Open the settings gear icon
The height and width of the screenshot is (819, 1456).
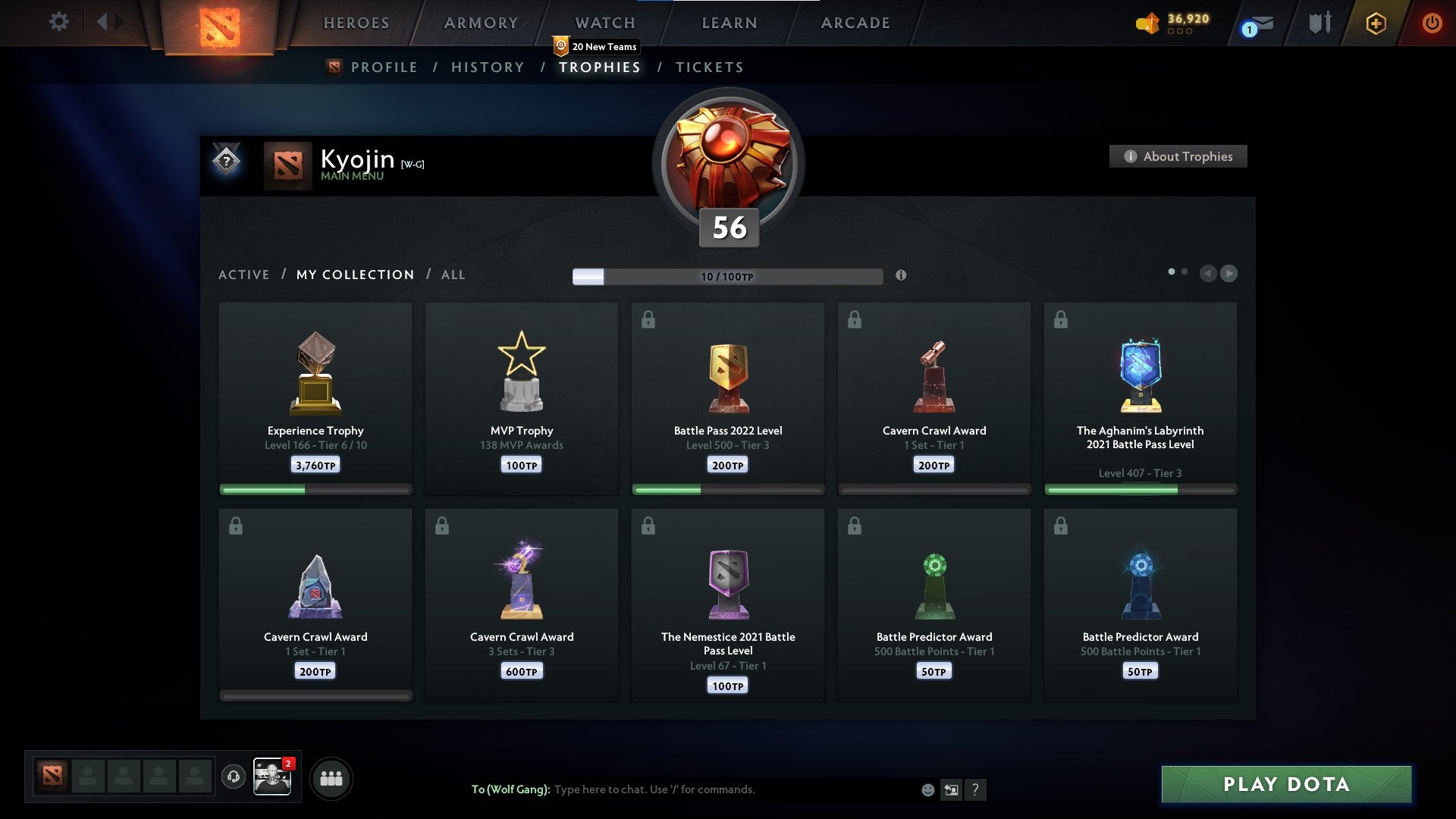click(x=59, y=22)
